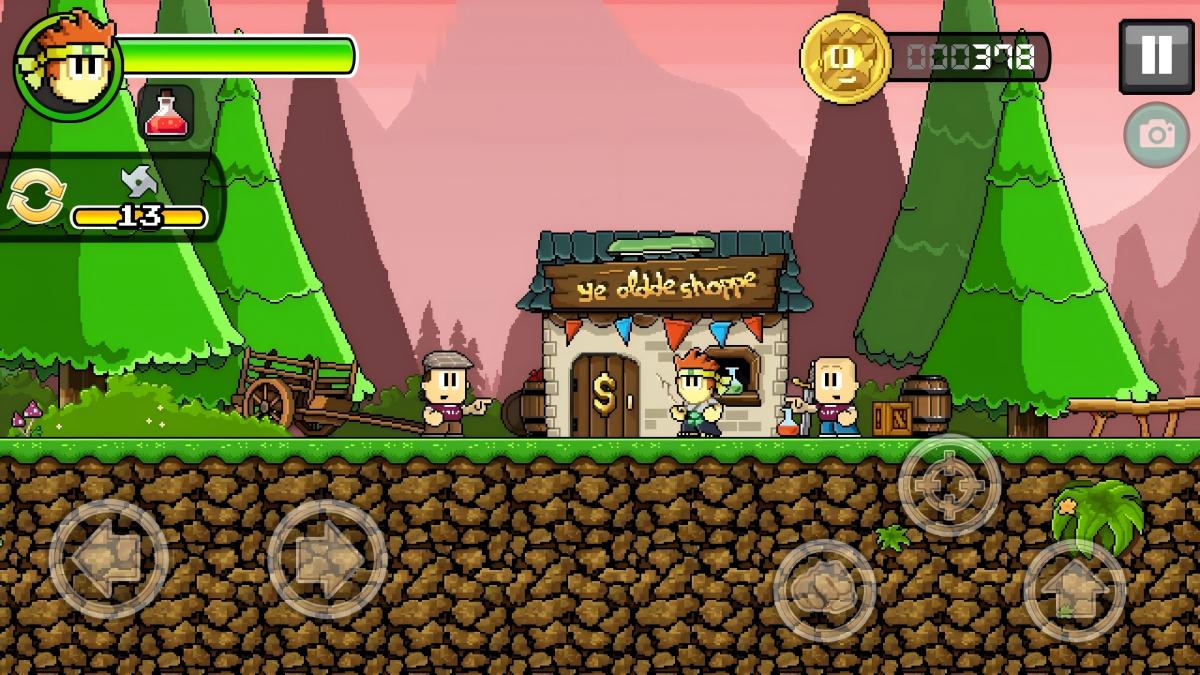Pause the game
Viewport: 1200px width, 675px height.
click(x=1155, y=56)
